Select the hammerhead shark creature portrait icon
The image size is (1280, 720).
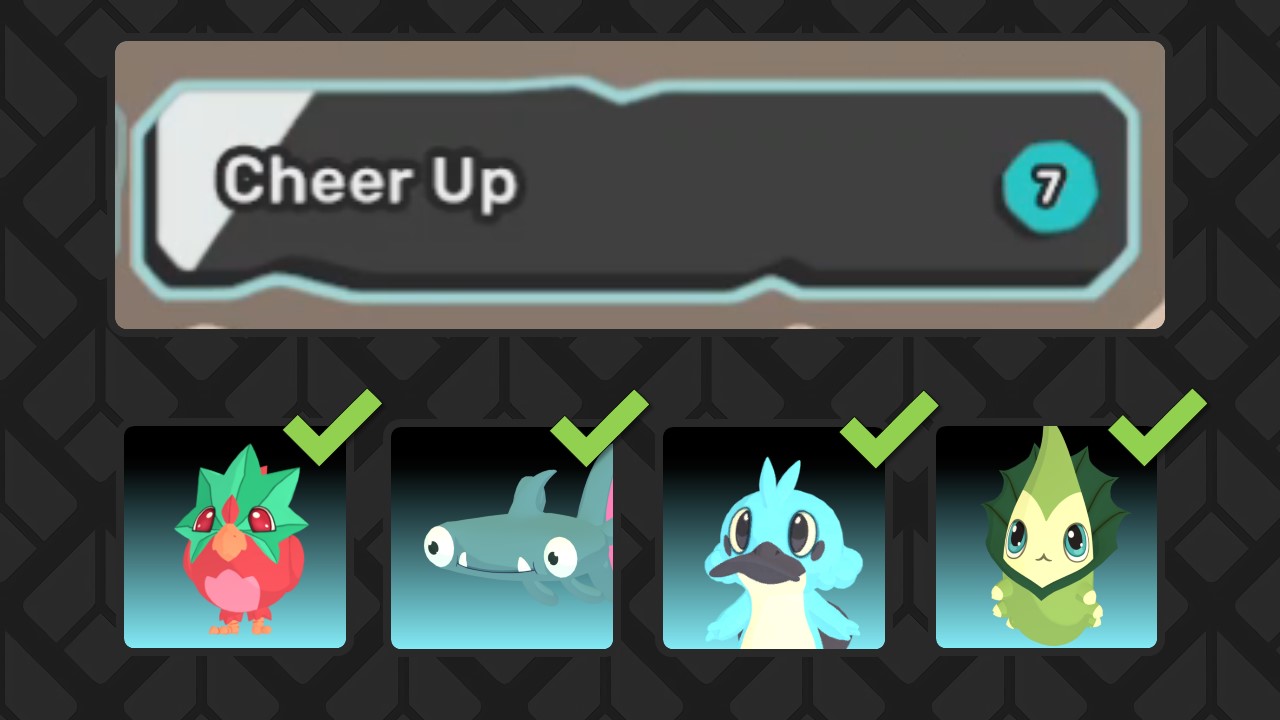502,540
